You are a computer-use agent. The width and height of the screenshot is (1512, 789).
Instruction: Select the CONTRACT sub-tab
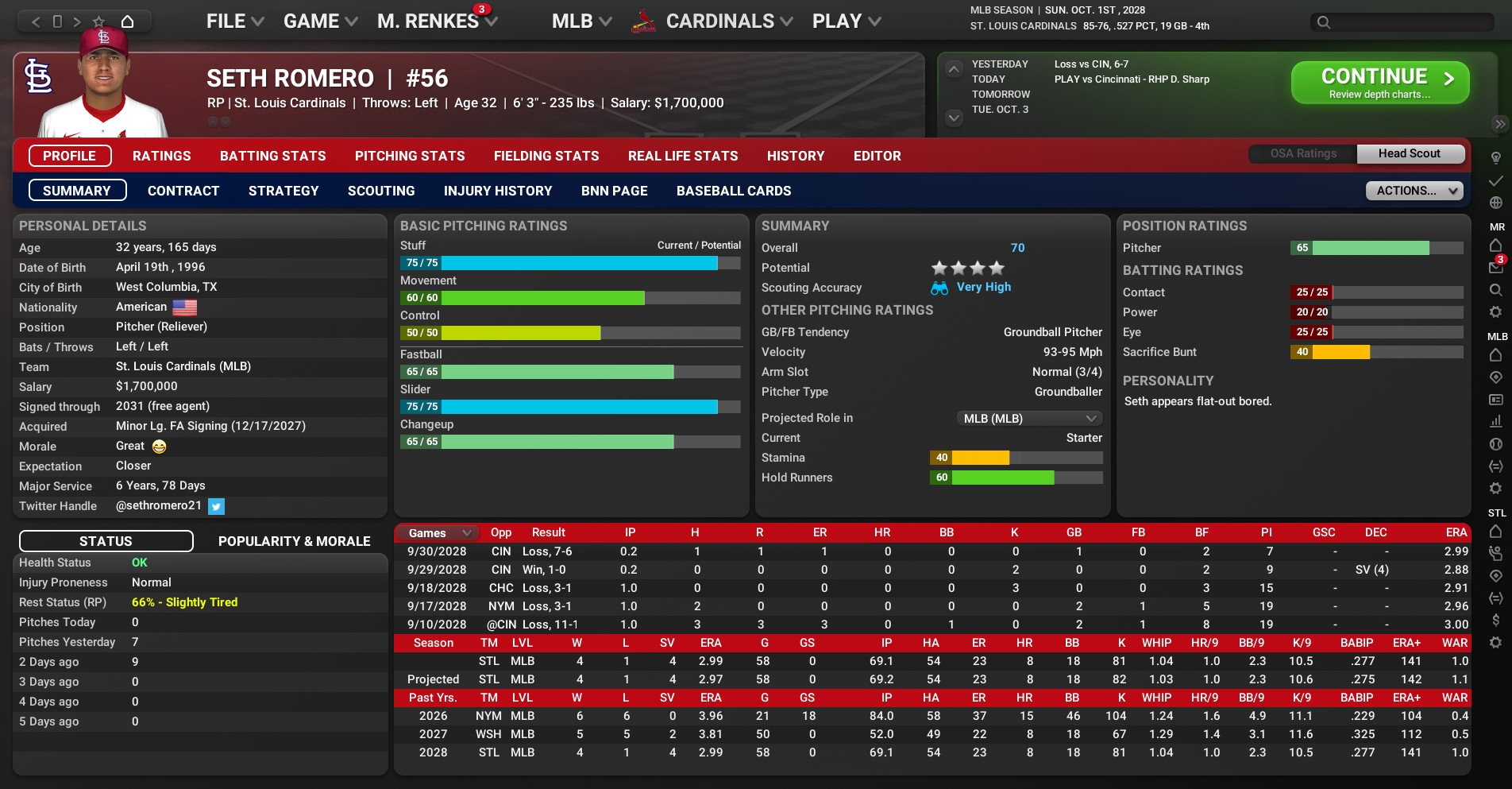pos(183,191)
